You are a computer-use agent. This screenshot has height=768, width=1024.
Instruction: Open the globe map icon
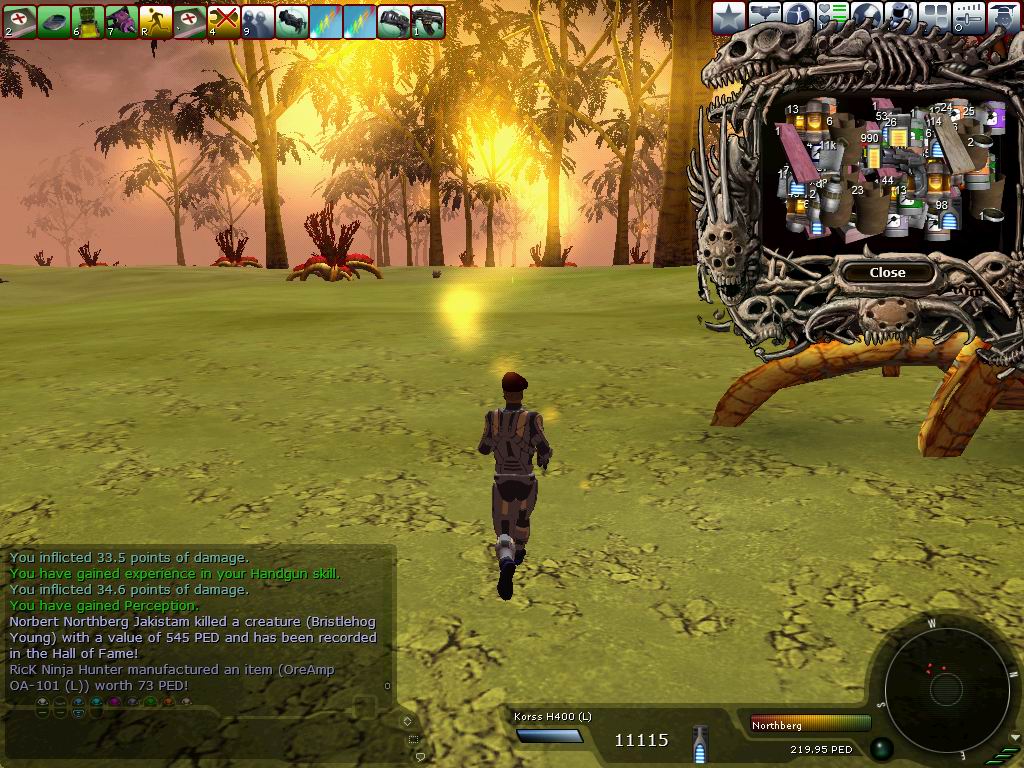[866, 17]
